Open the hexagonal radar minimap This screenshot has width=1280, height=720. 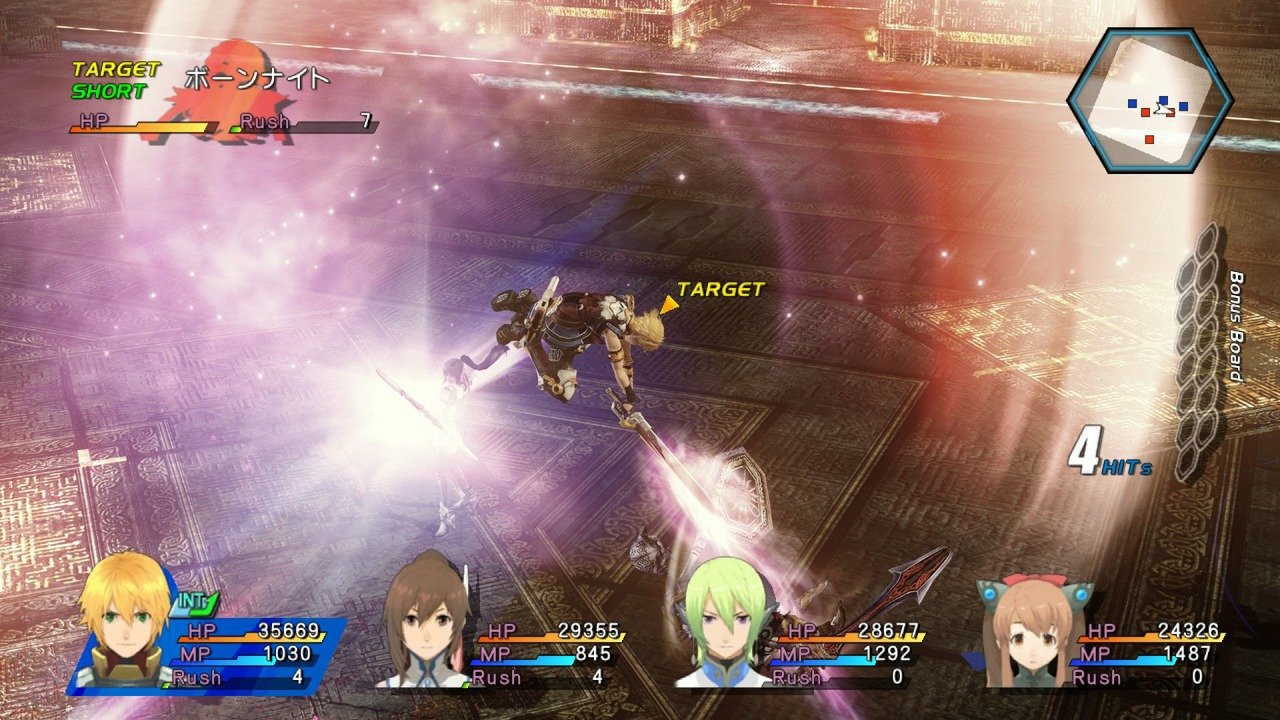coord(1150,98)
